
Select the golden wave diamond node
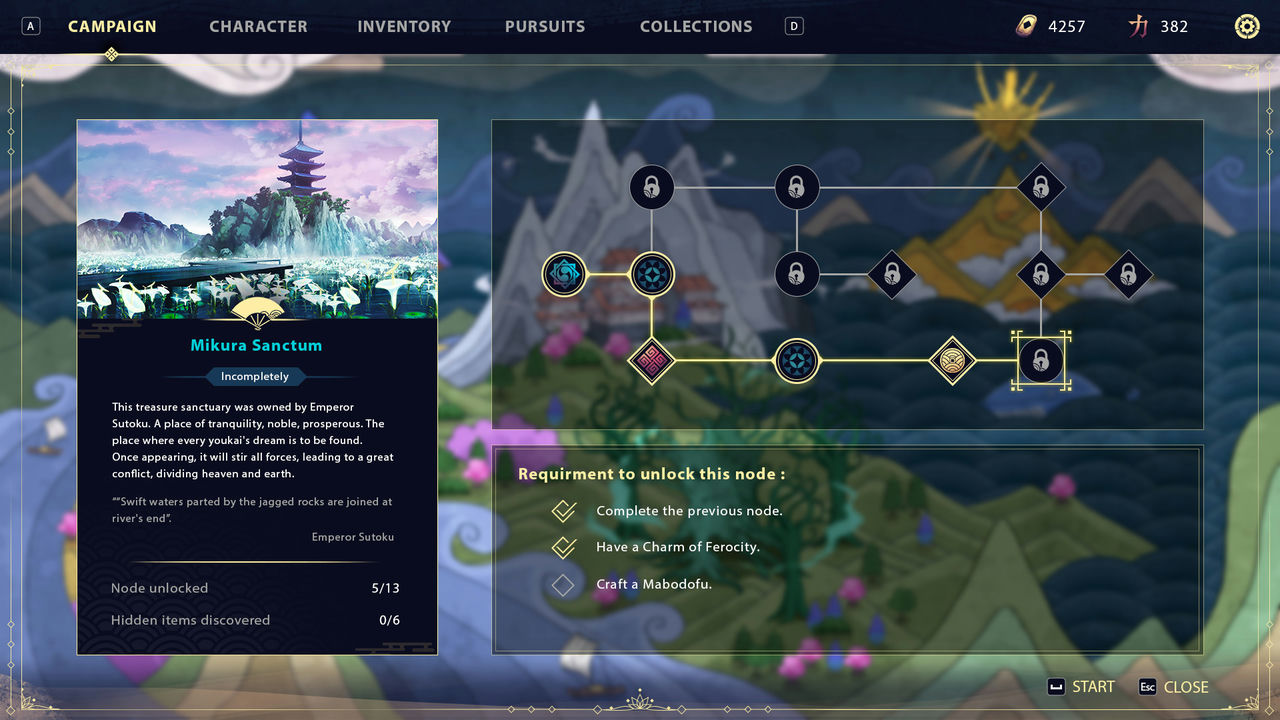pos(952,361)
